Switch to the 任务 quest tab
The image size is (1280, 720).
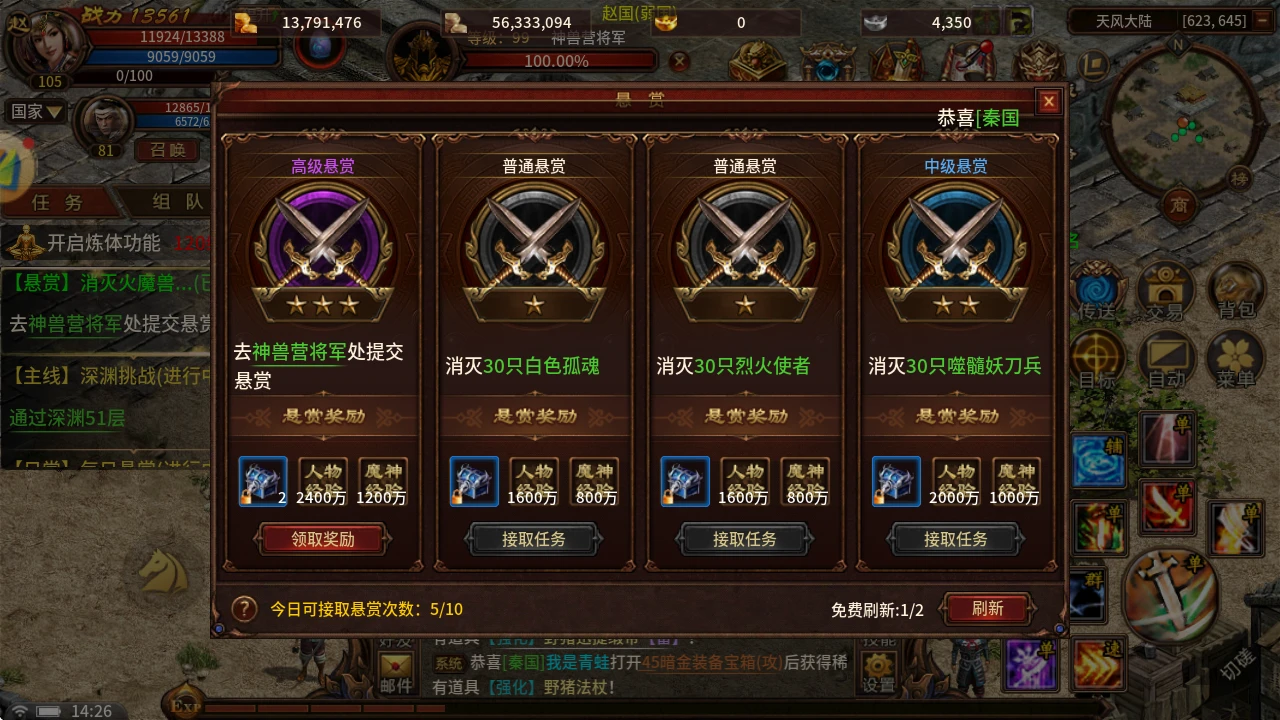(x=55, y=200)
